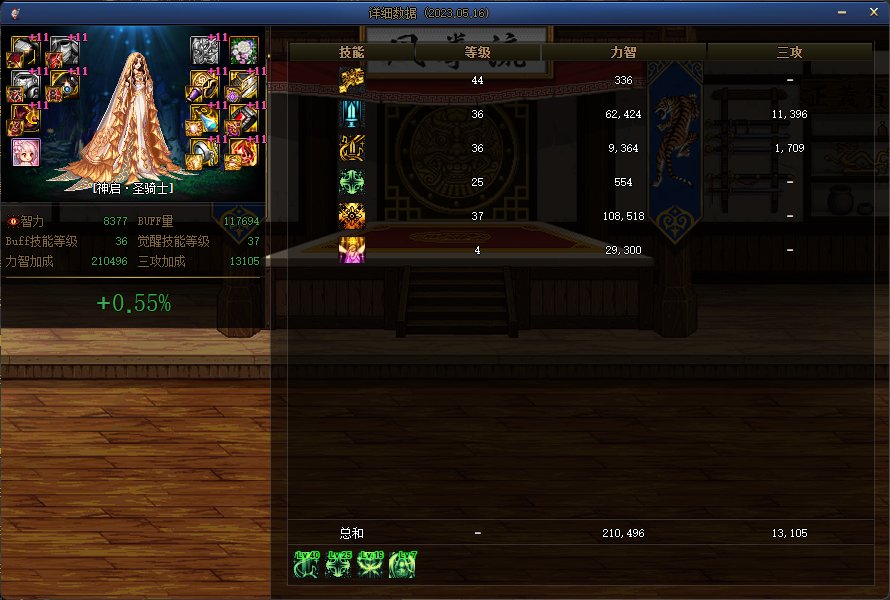Select the orange radiant burst skill icon
890x600 pixels.
point(351,216)
